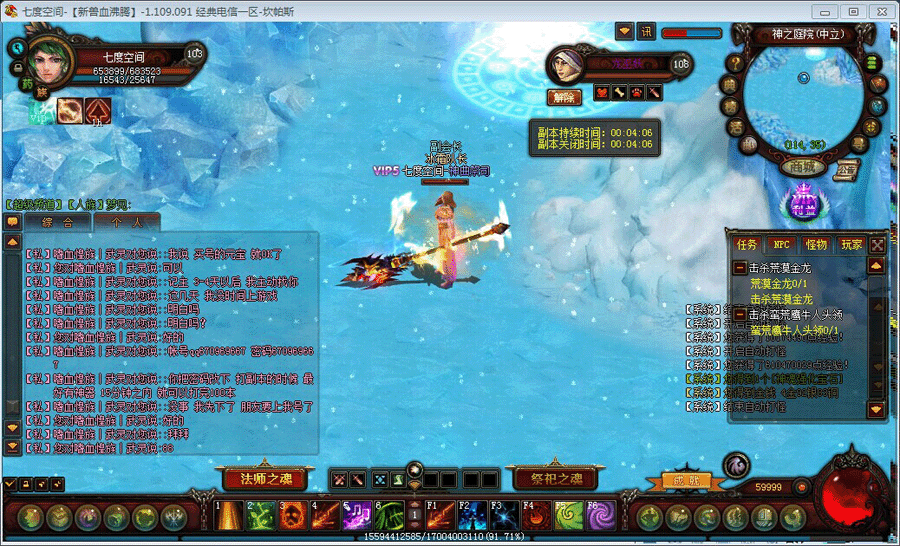This screenshot has width=900, height=546.
Task: Open the 公告 announcement scroll
Action: click(x=848, y=168)
